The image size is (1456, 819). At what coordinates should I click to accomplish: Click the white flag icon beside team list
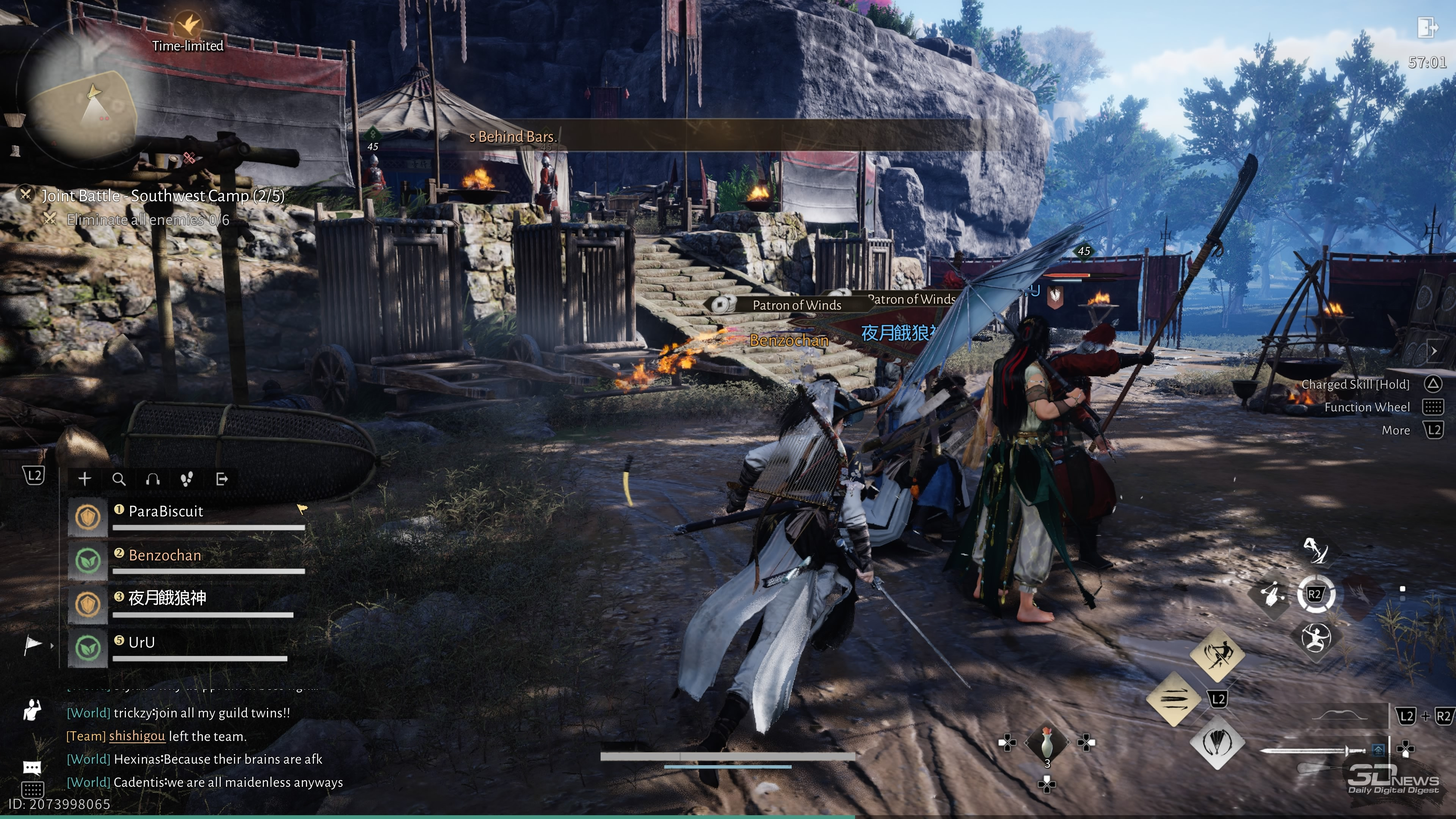pyautogui.click(x=33, y=644)
